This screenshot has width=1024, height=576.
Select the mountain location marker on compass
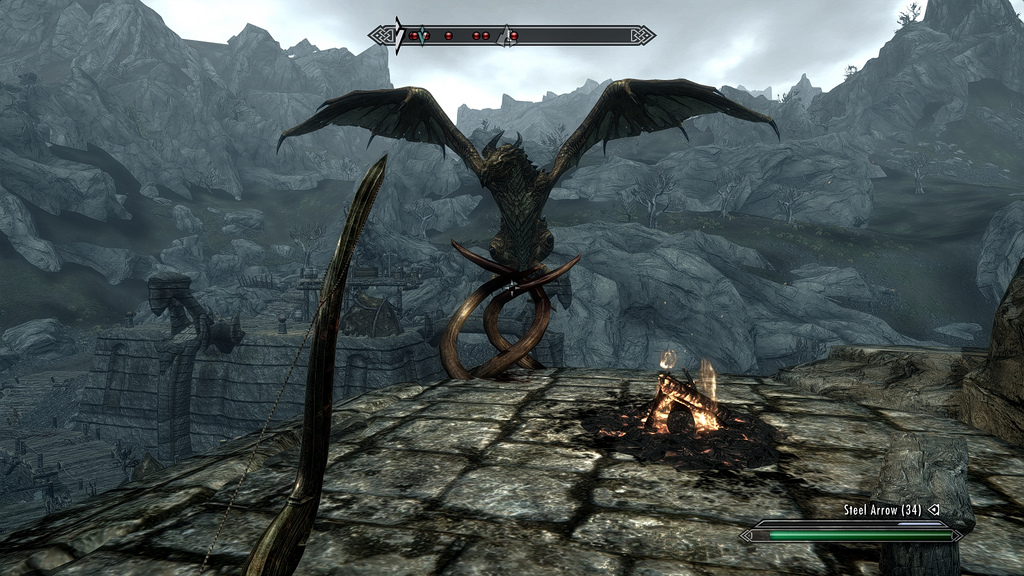pyautogui.click(x=507, y=36)
